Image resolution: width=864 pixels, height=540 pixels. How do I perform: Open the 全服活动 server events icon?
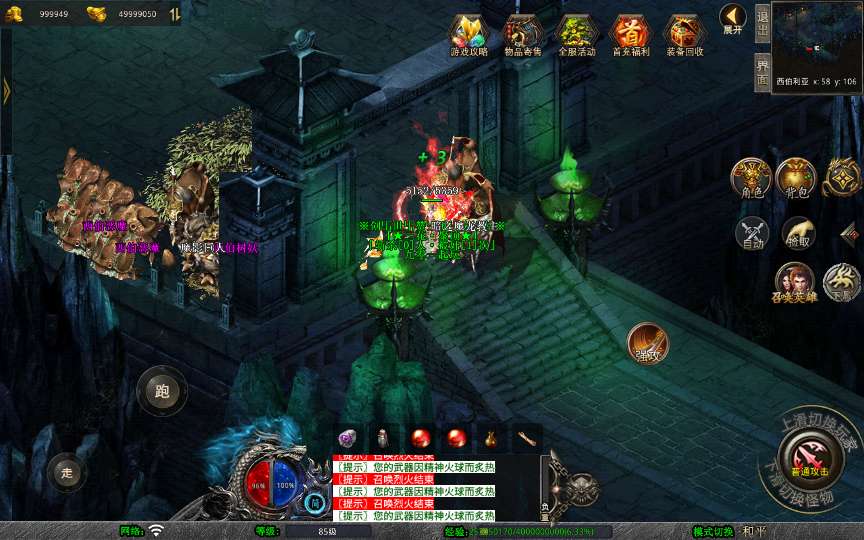(x=577, y=35)
